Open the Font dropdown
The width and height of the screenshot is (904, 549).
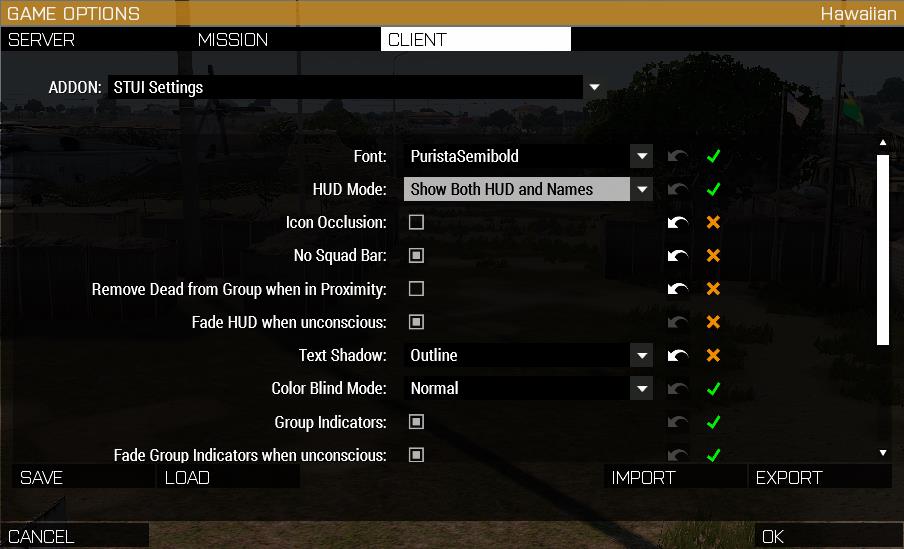click(641, 157)
